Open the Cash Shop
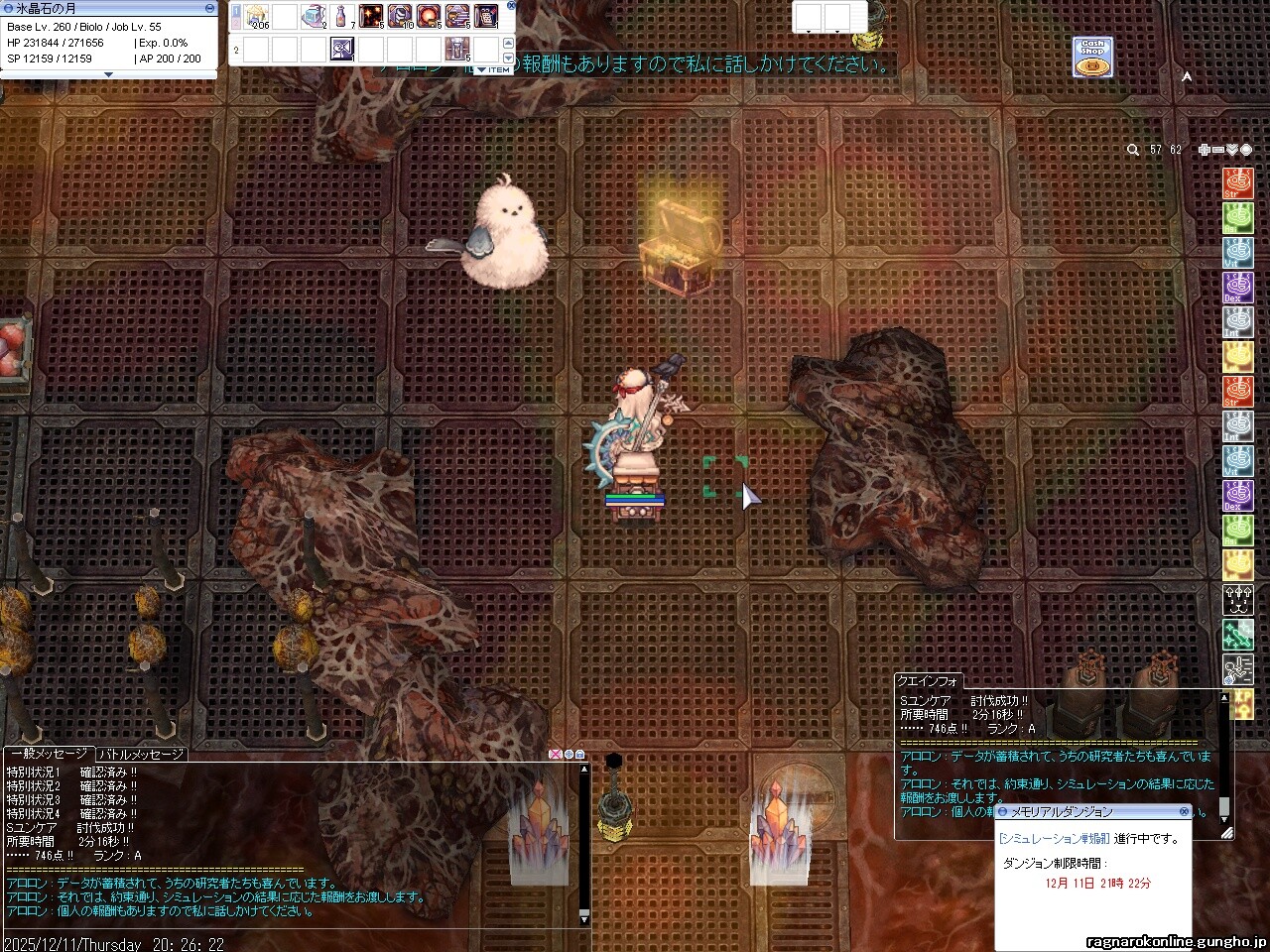1270x952 pixels. (x=1091, y=58)
